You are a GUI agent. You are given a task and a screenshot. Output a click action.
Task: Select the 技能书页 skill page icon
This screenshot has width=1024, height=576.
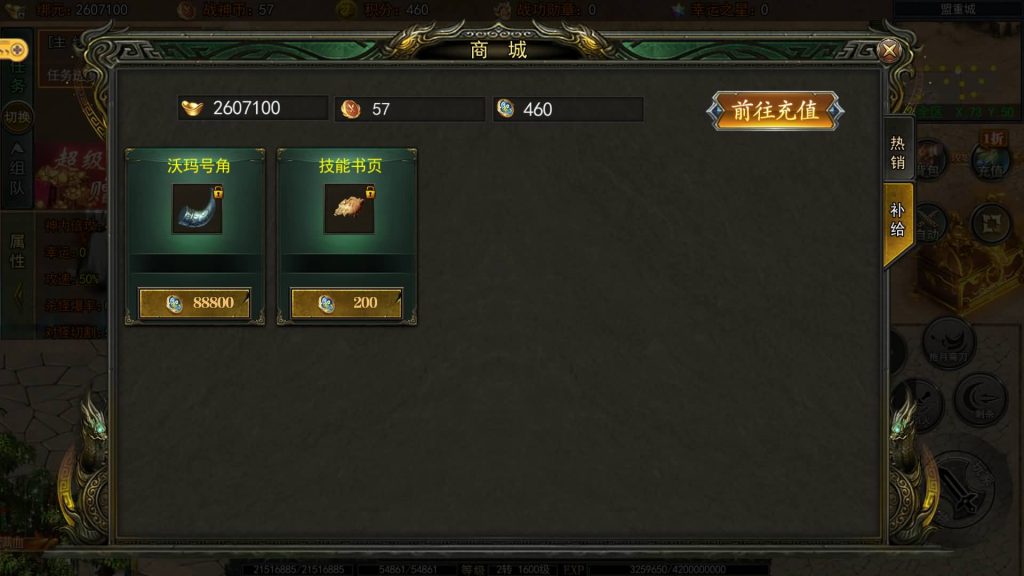point(349,208)
